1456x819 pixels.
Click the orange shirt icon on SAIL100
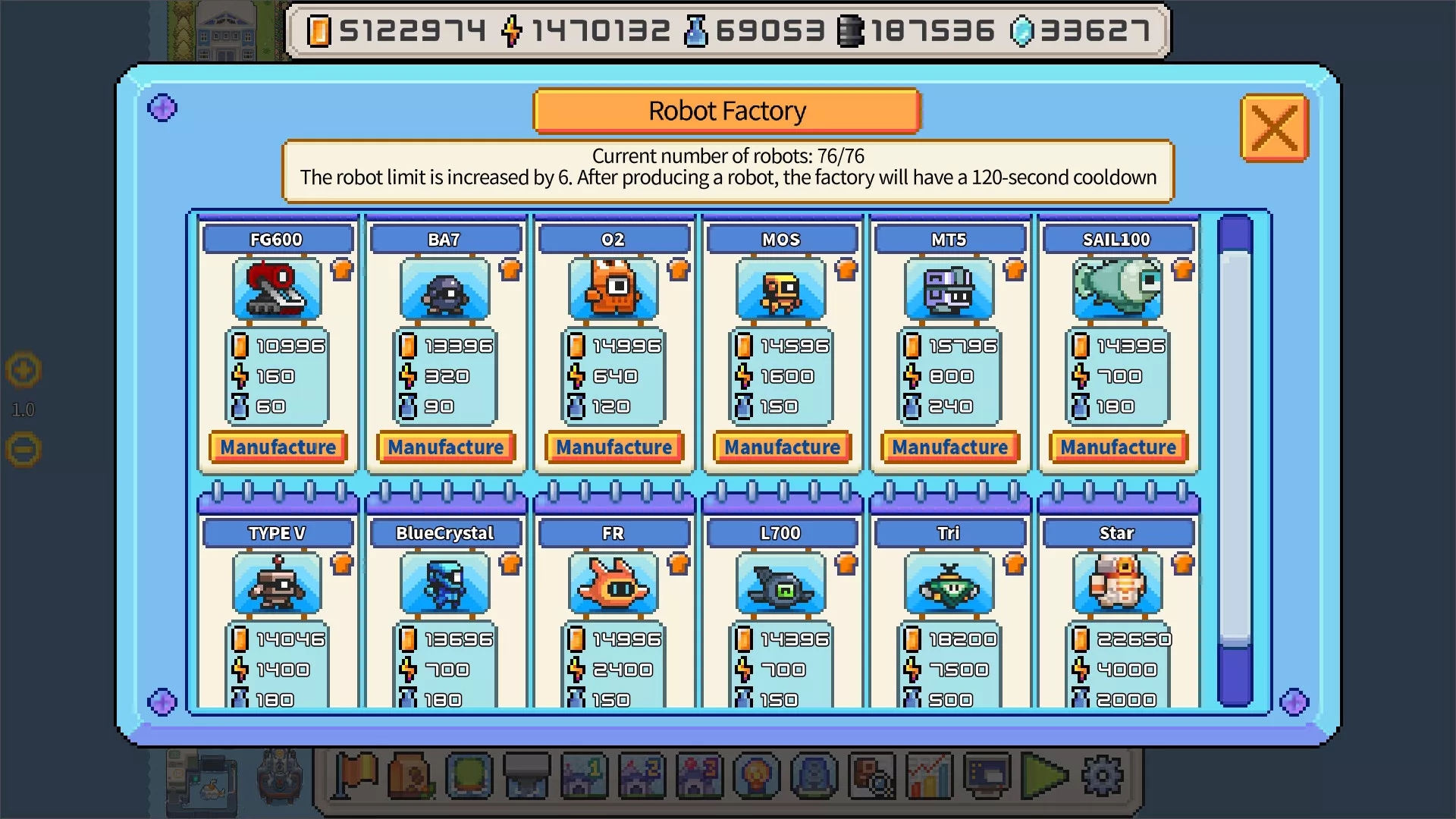[x=1183, y=269]
